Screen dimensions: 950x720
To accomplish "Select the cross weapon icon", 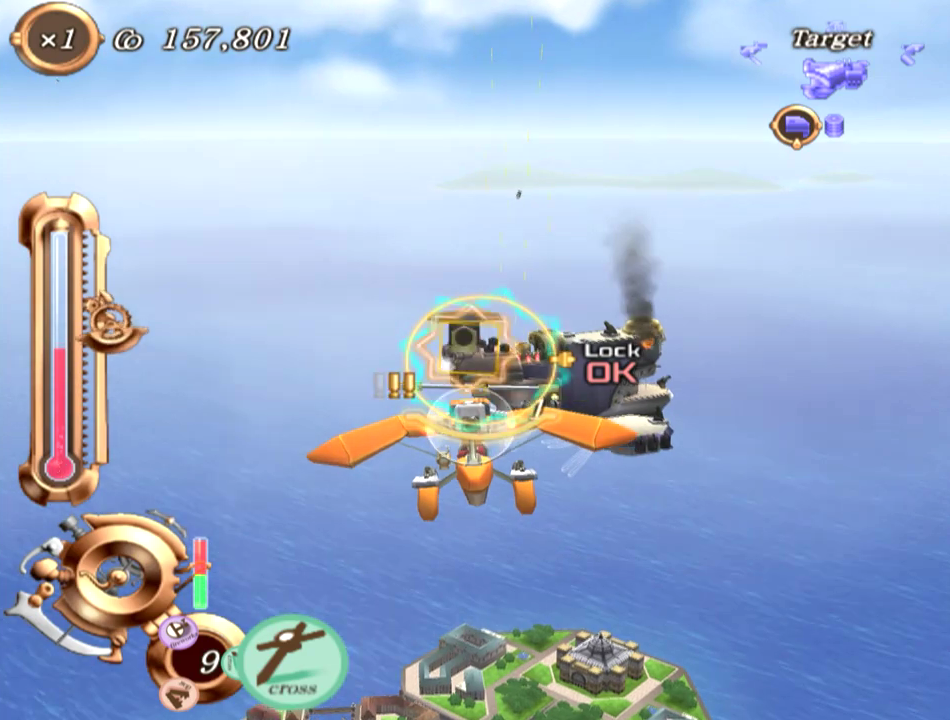I will 293,660.
